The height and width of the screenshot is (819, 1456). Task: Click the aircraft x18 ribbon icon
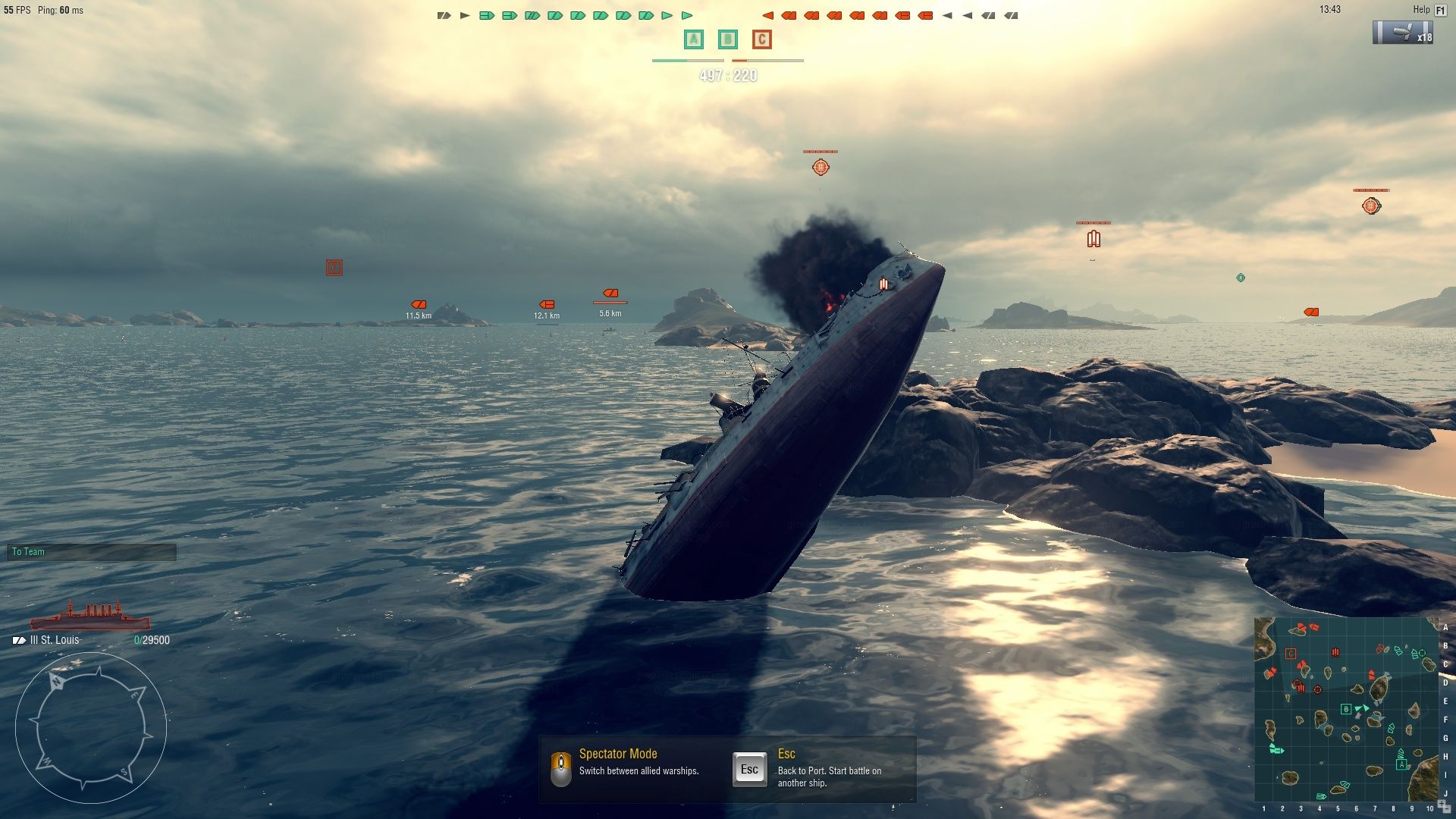[x=1403, y=33]
